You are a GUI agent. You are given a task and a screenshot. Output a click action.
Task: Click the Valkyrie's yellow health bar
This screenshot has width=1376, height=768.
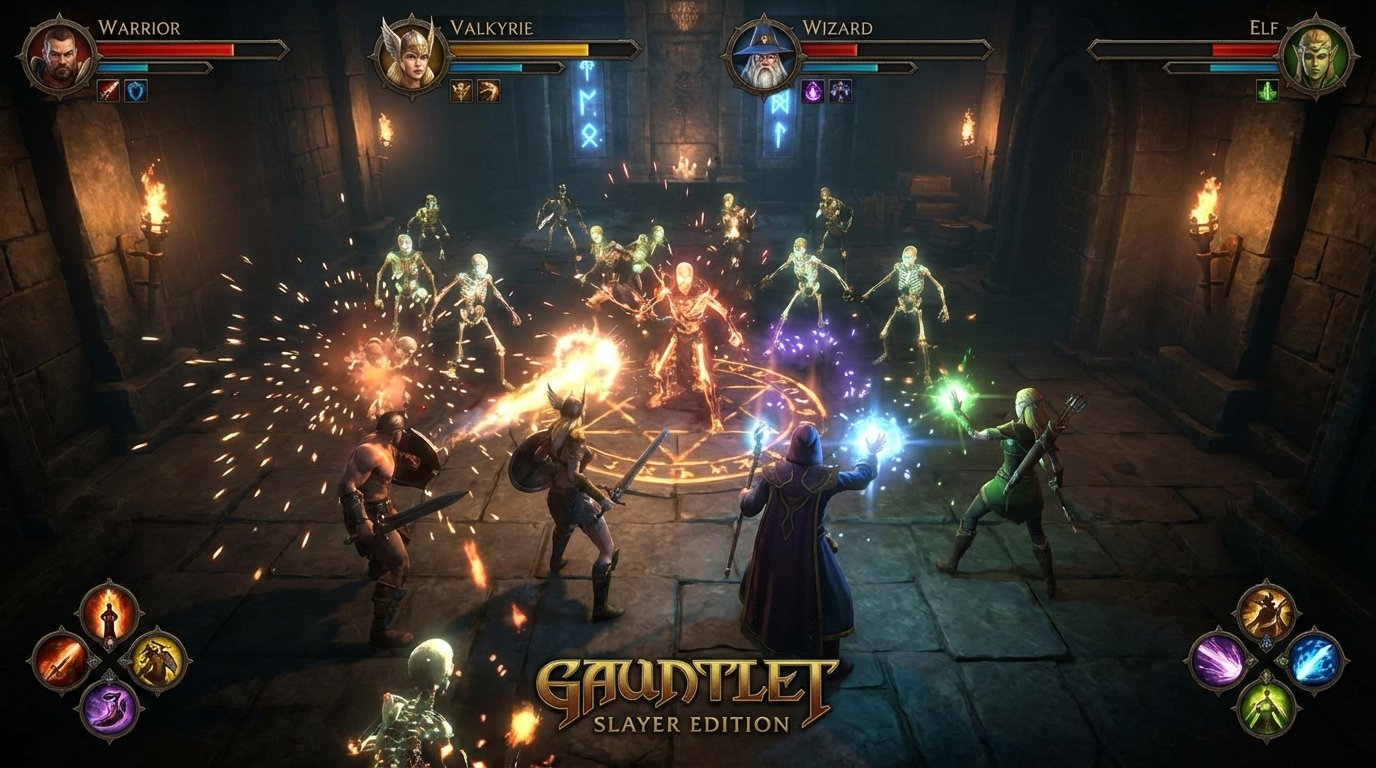(x=520, y=47)
